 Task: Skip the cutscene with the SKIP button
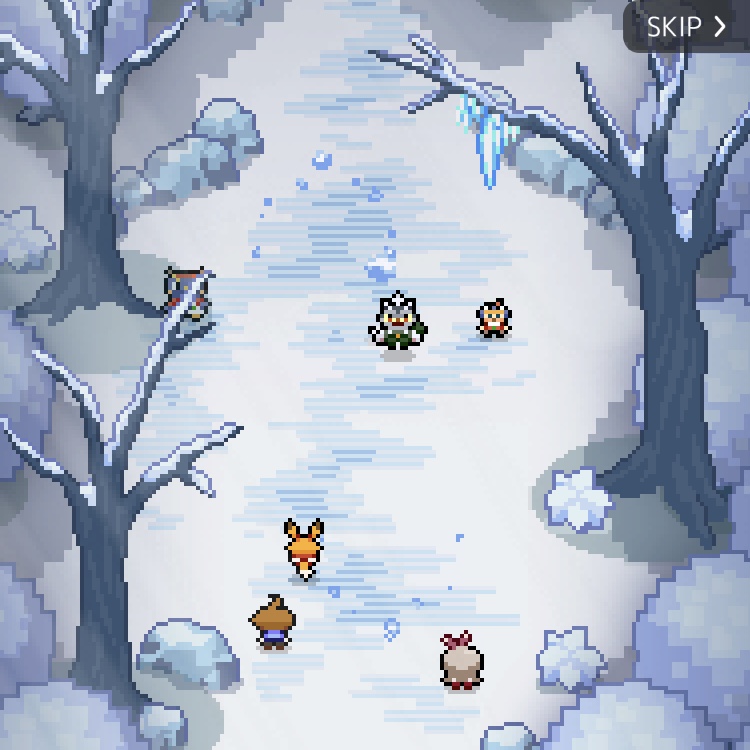coord(686,27)
